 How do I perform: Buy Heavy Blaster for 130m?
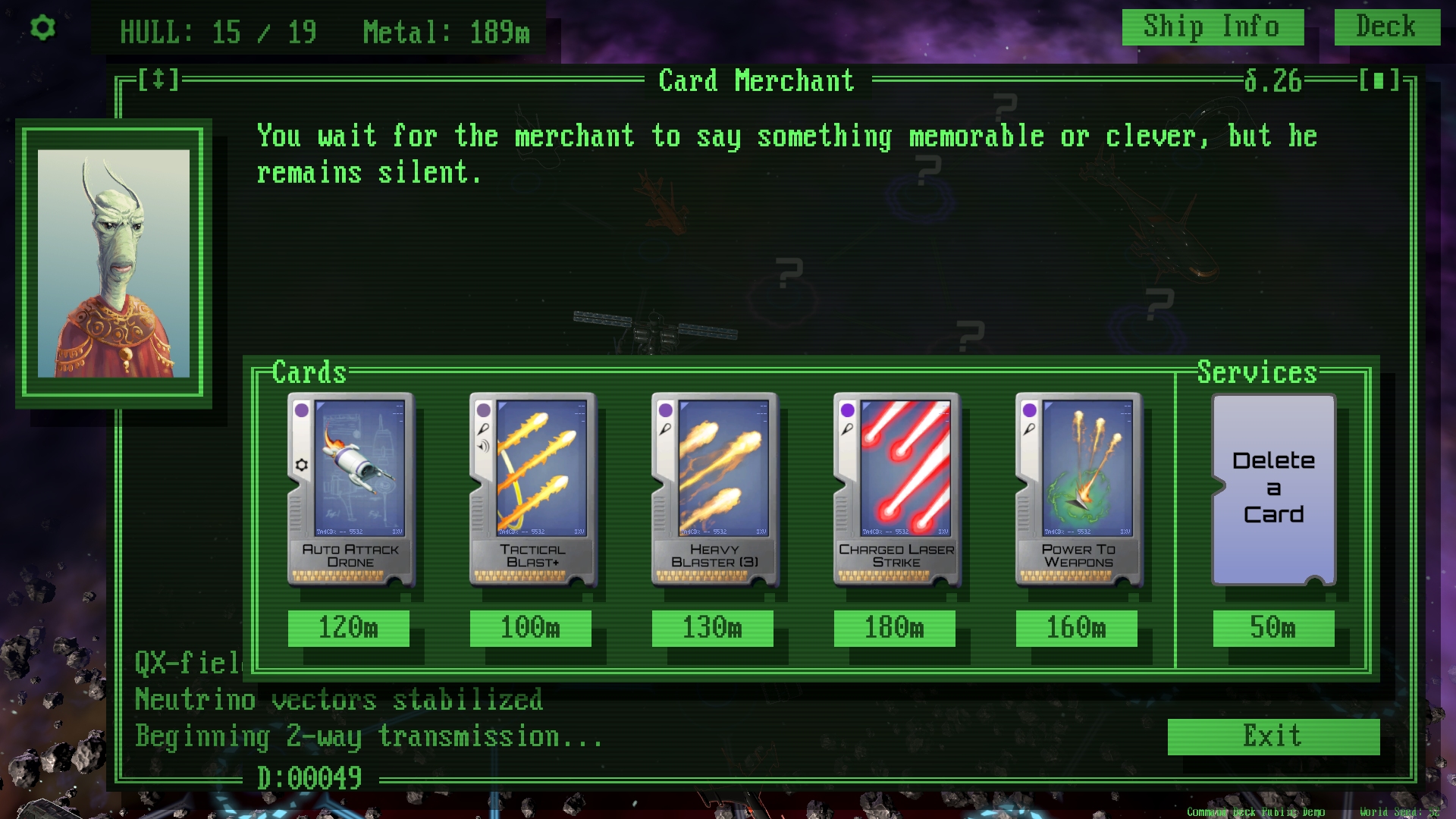pyautogui.click(x=713, y=628)
